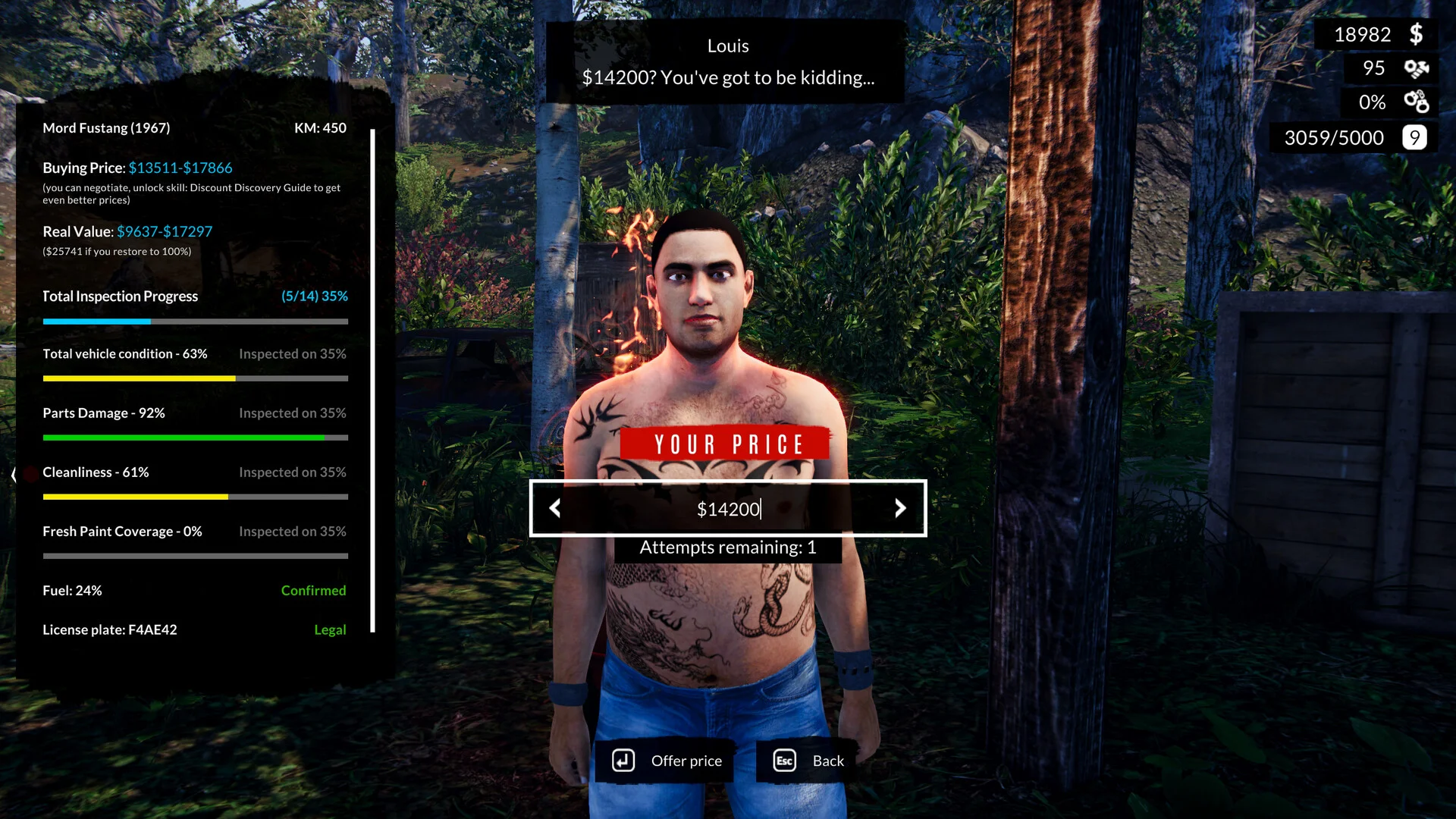Image resolution: width=1456 pixels, height=819 pixels.
Task: Click the vehicle info panel scrollbar
Action: (x=372, y=379)
